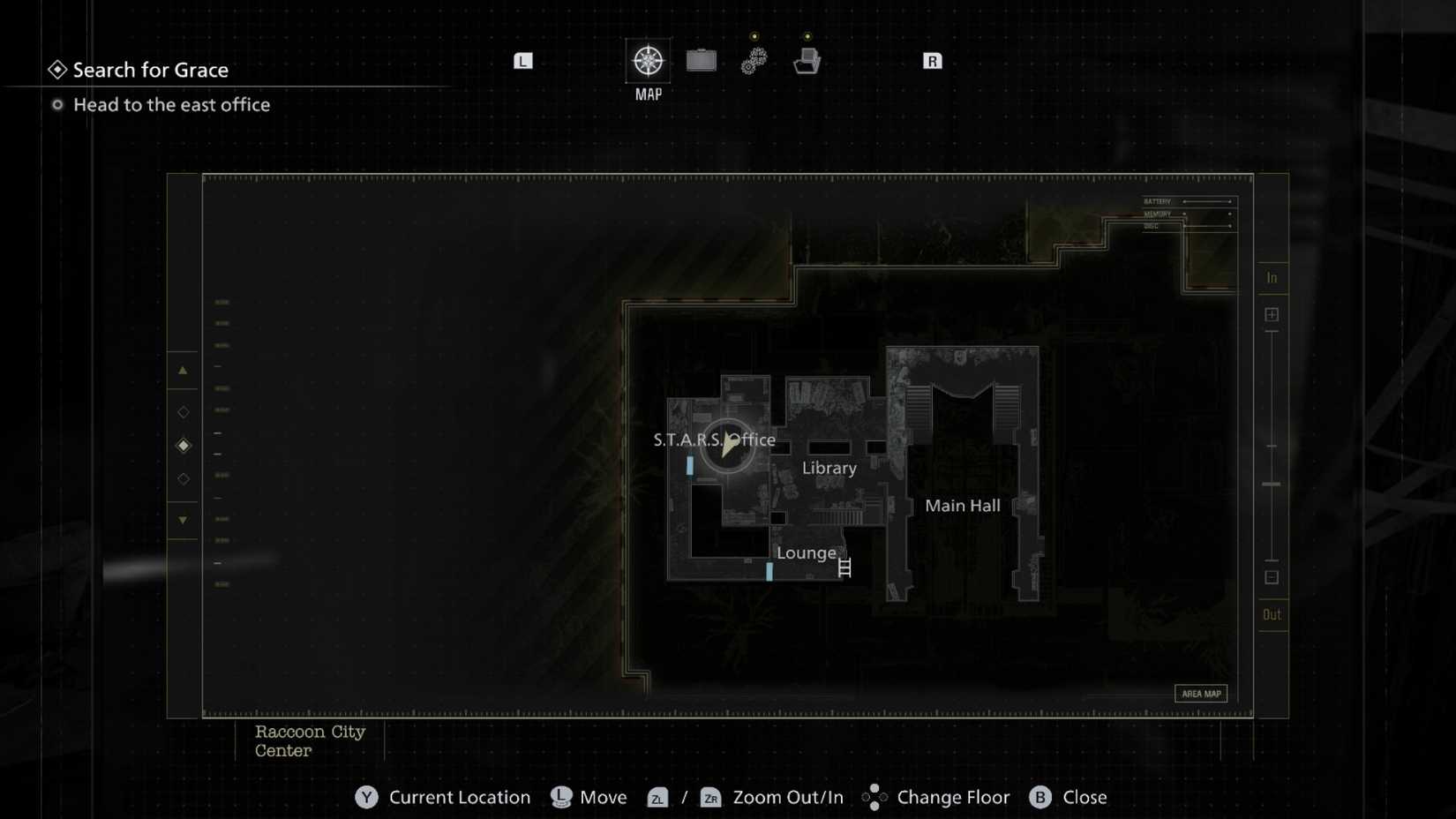Click the B Close button
Screen dimensions: 1456x819
pyautogui.click(x=1041, y=797)
